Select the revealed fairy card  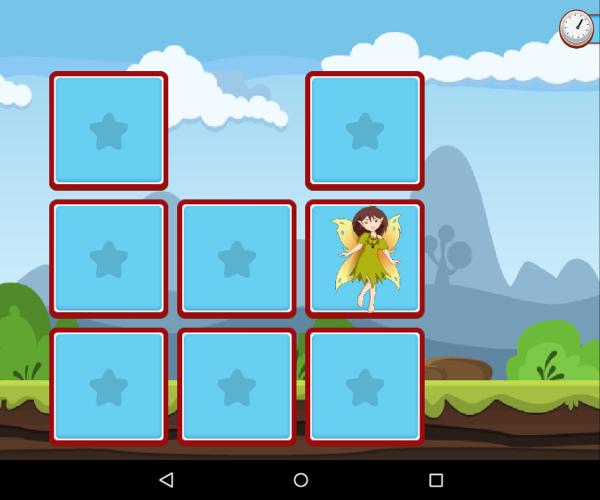pos(365,259)
